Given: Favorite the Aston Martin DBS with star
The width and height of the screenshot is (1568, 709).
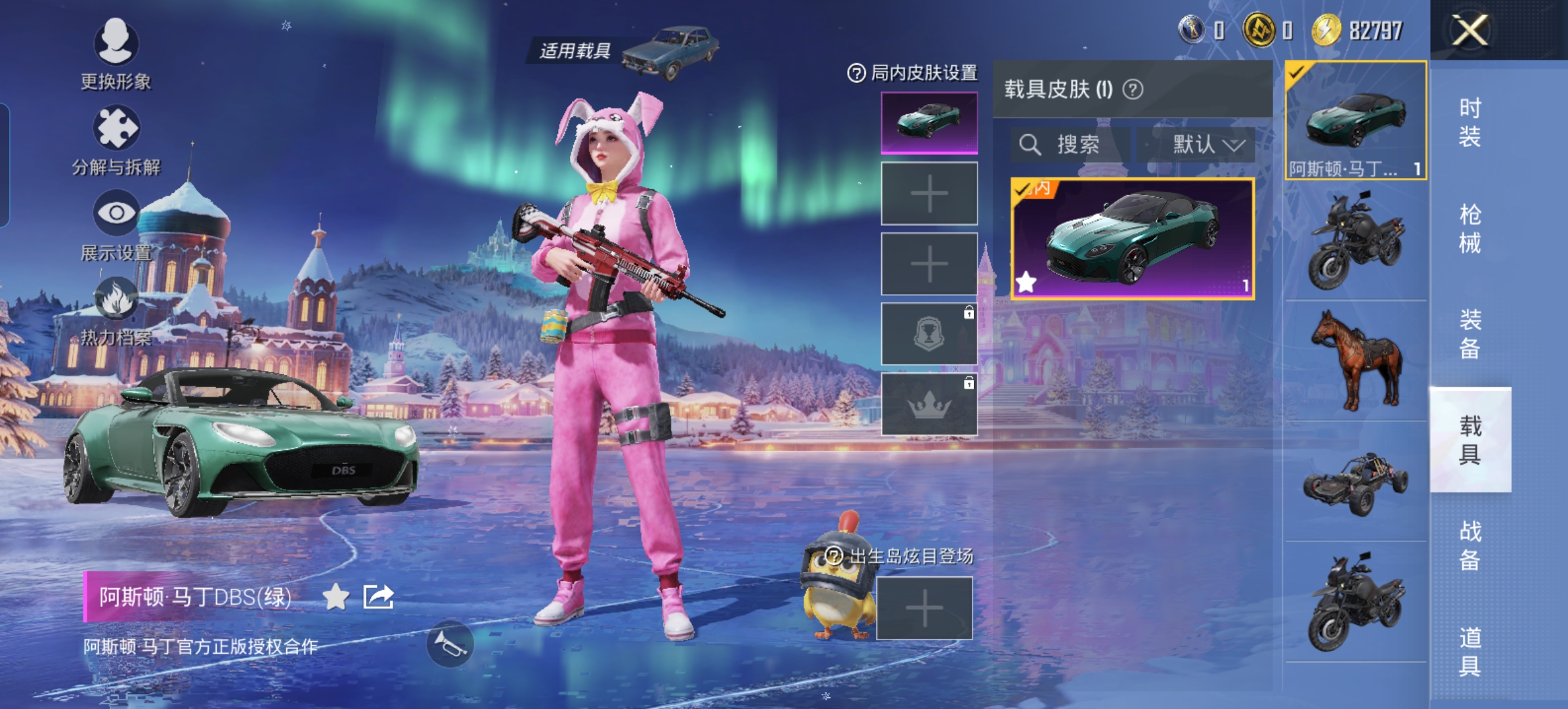Looking at the screenshot, I should tap(336, 597).
